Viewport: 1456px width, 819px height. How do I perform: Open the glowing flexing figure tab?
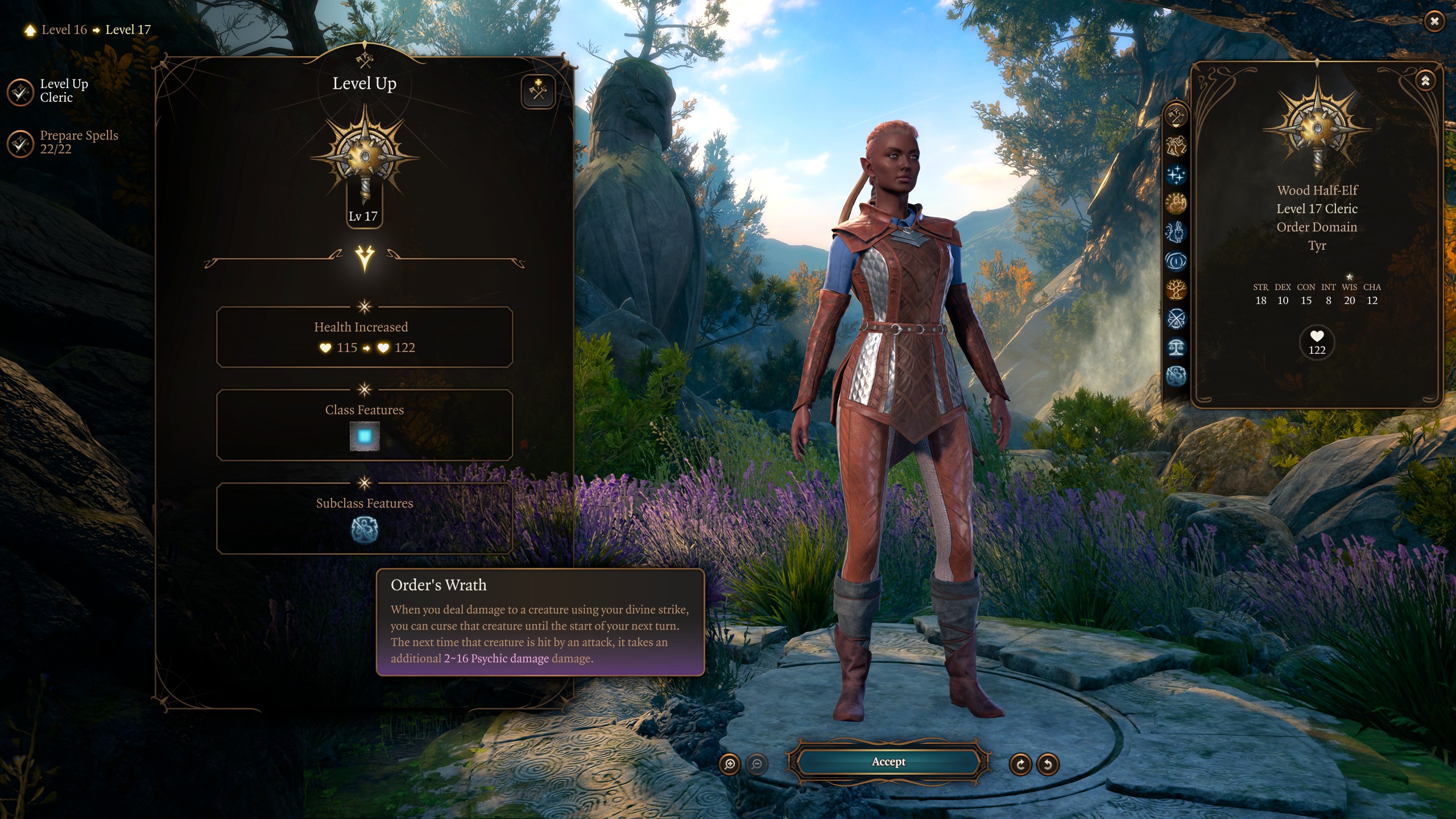click(1176, 203)
